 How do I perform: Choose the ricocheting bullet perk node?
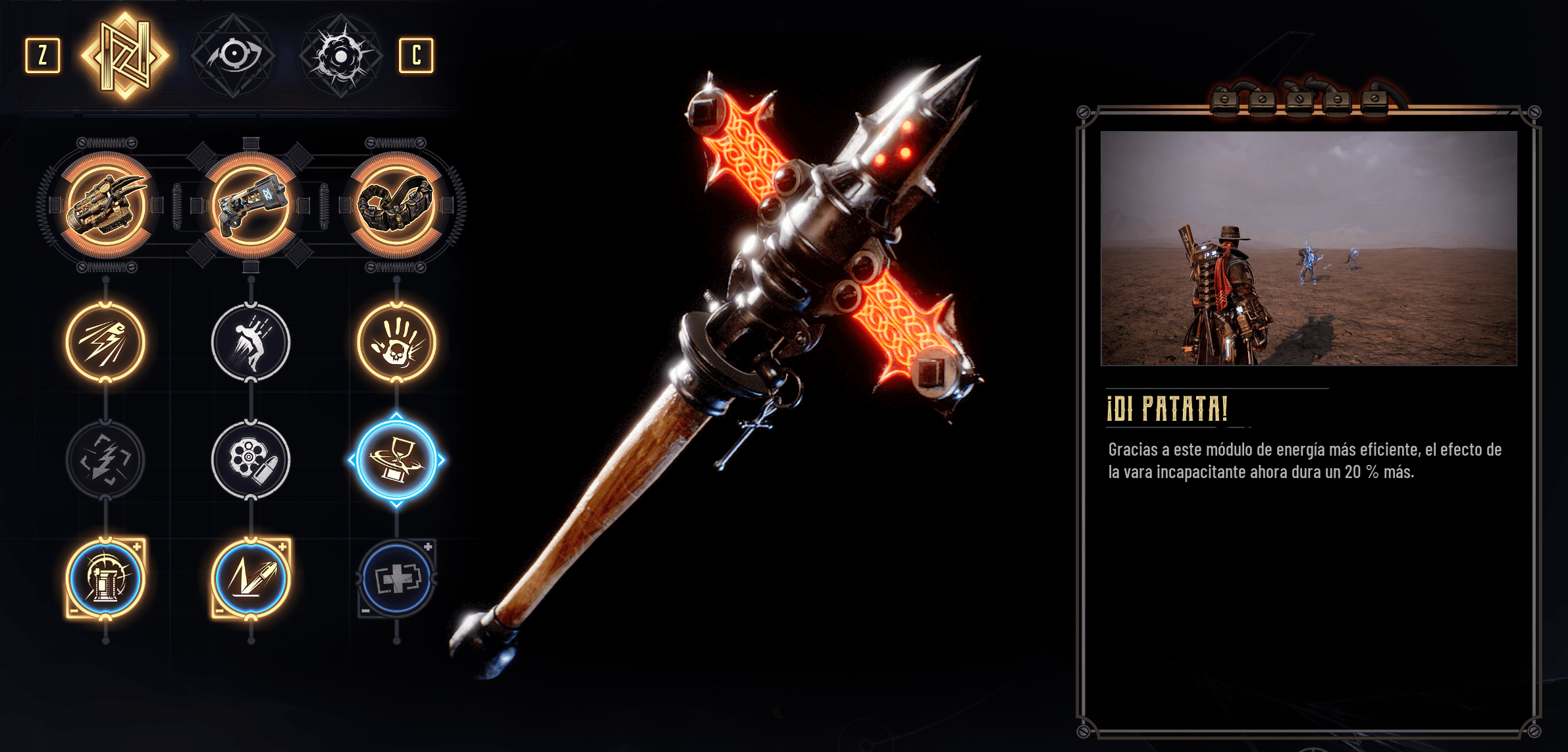(251, 578)
